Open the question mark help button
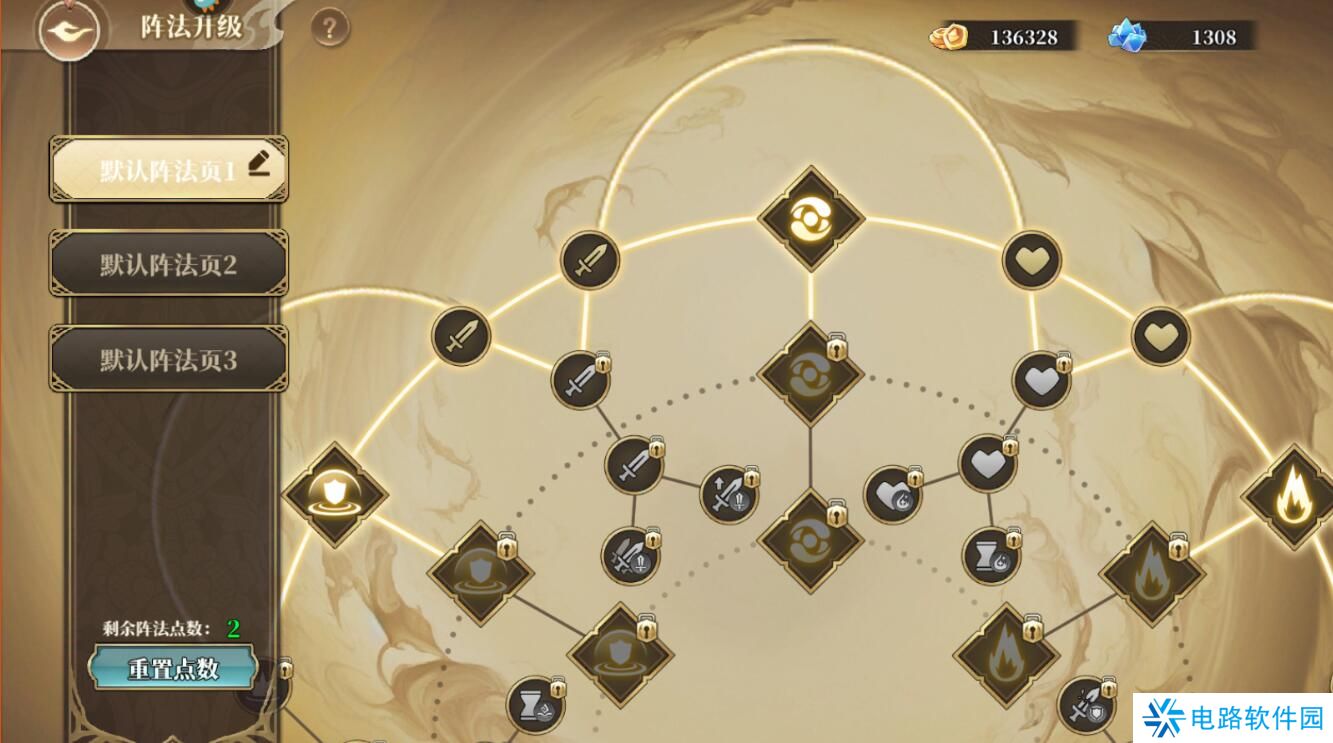 coord(329,28)
